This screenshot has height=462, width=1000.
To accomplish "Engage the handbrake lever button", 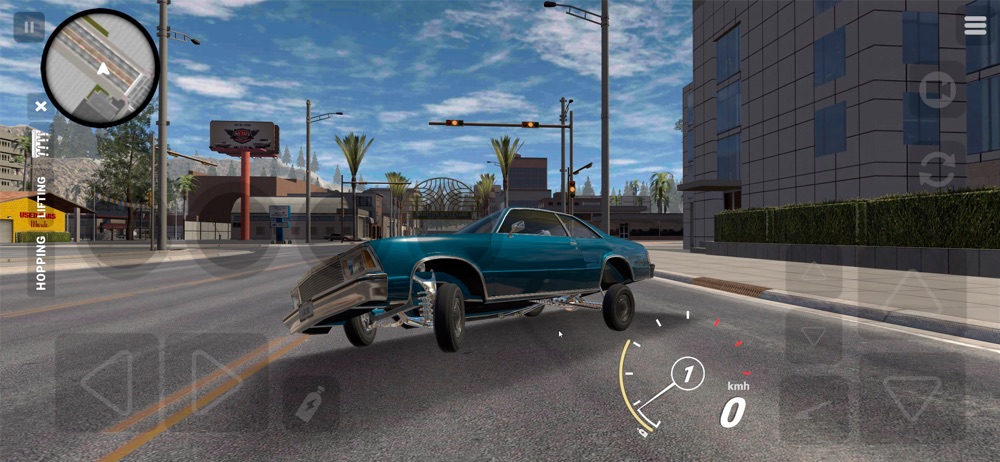I will (812, 409).
